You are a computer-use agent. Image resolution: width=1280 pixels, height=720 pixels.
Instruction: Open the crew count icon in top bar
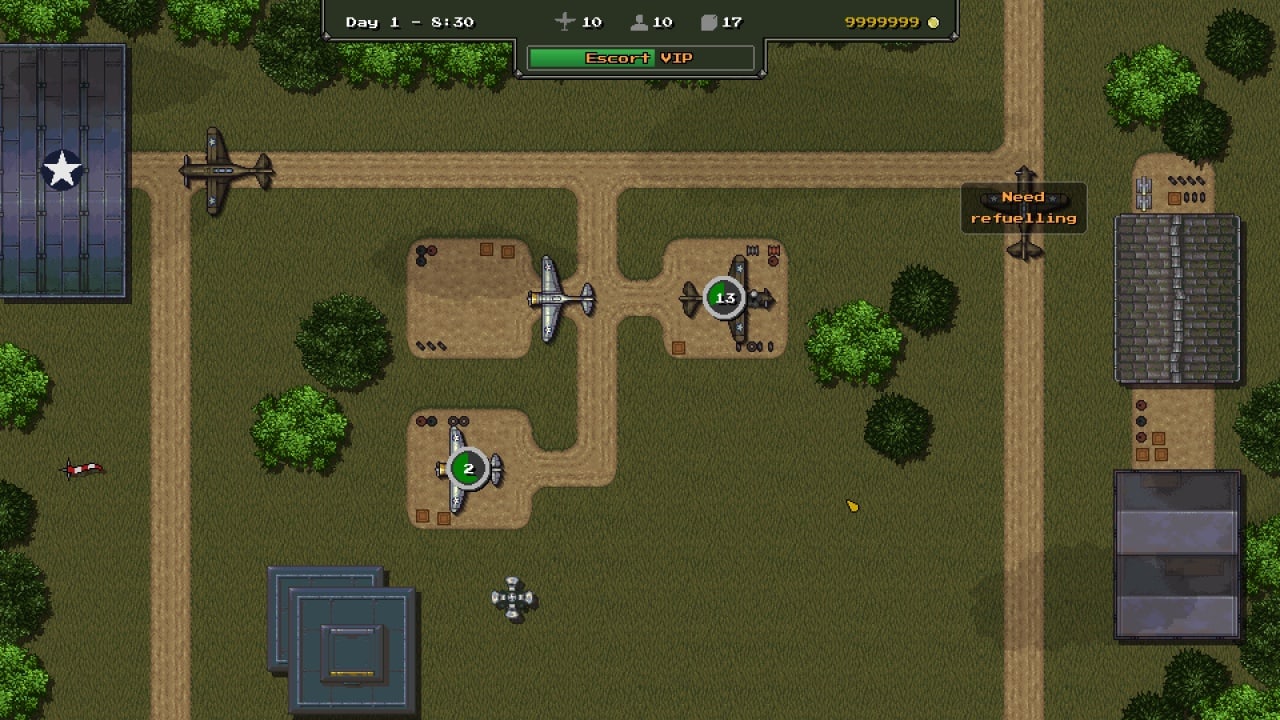click(640, 22)
